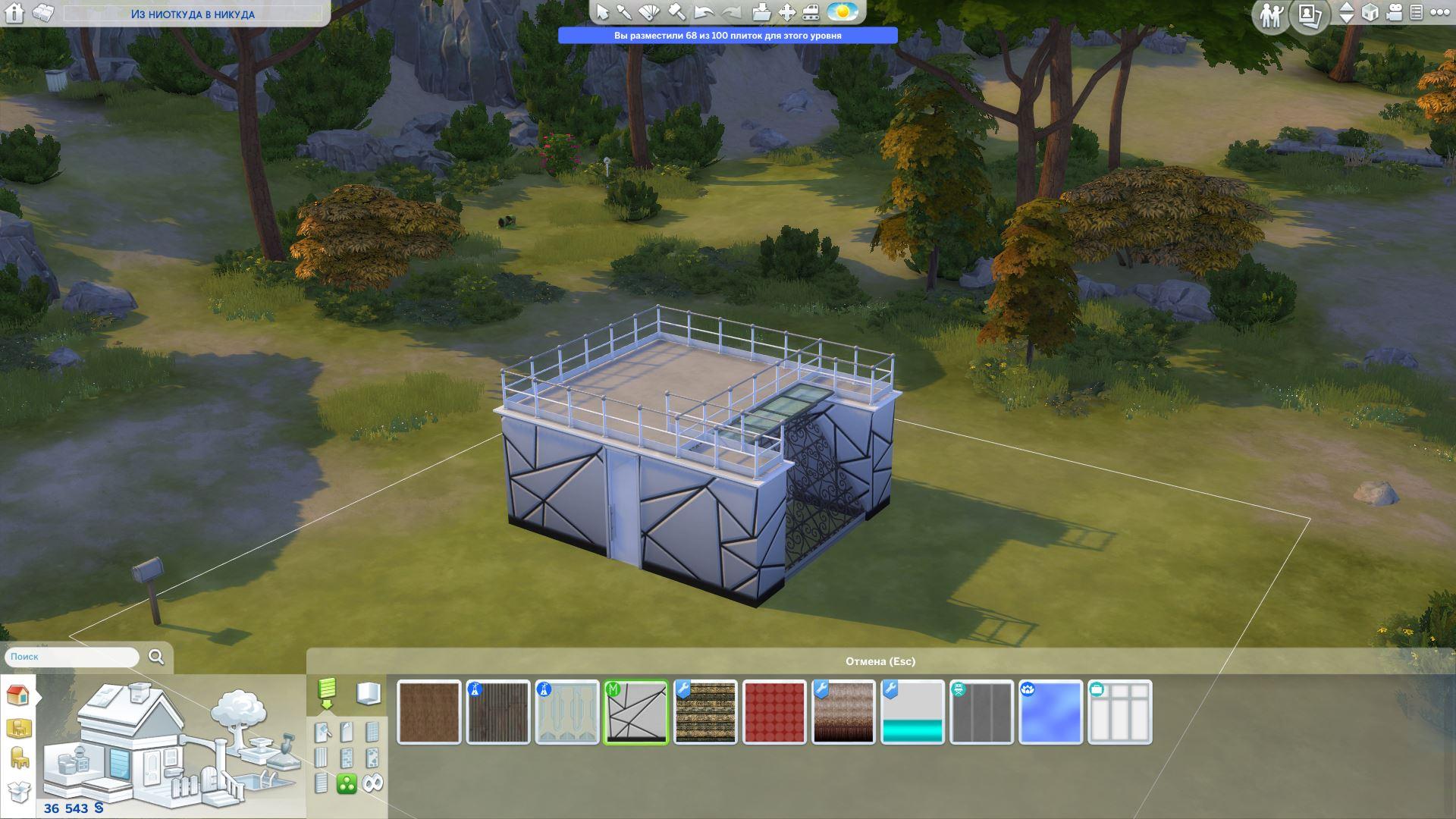
Task: Switch to the camera mode icon
Action: click(1394, 12)
